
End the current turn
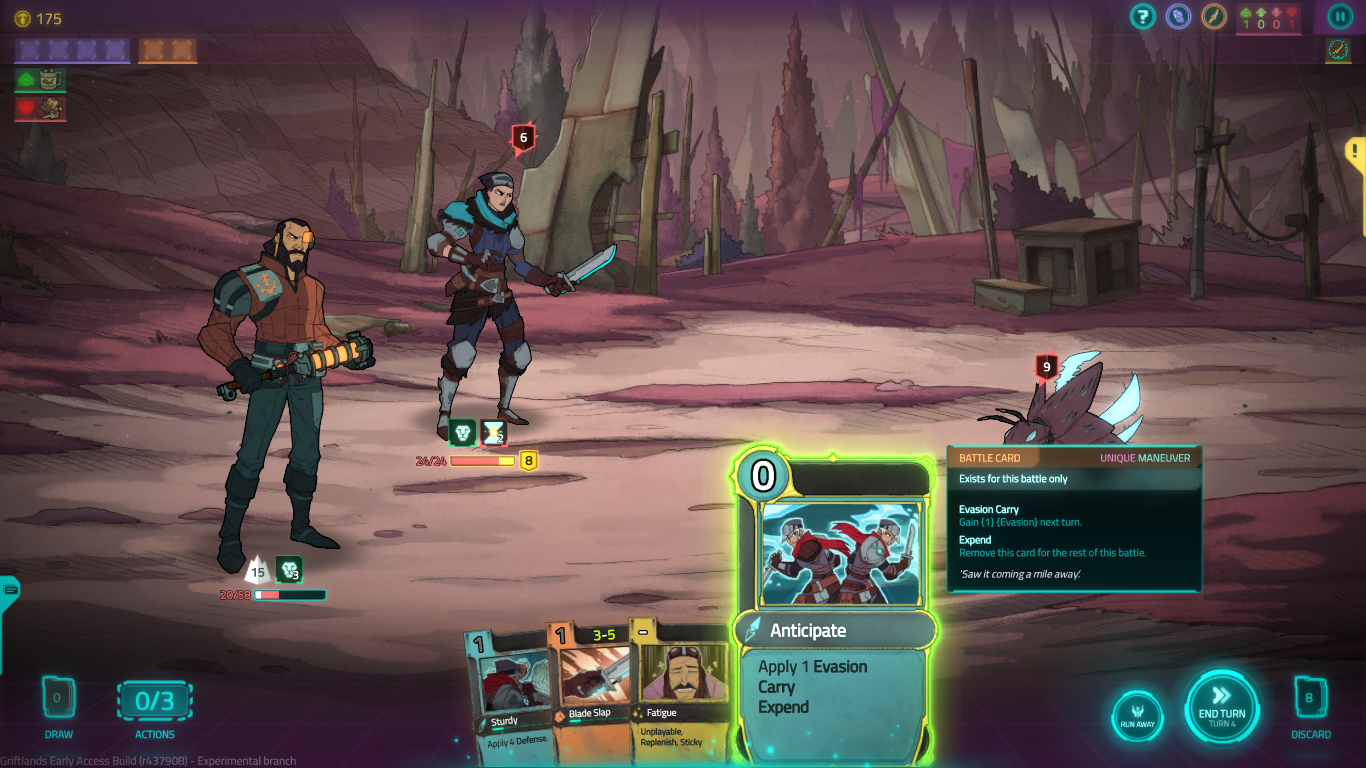[x=1221, y=707]
